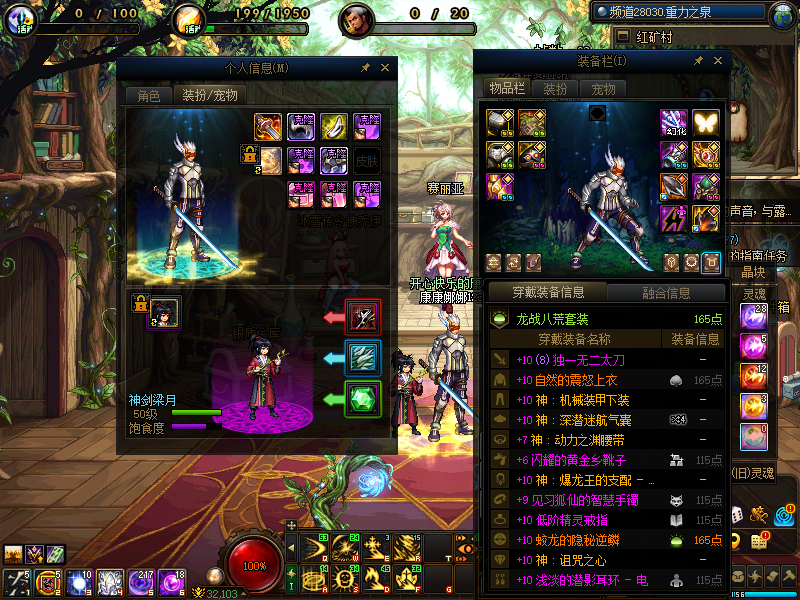Viewport: 800px width, 600px height.
Task: Close the 个人信息 character info window
Action: pyautogui.click(x=384, y=68)
